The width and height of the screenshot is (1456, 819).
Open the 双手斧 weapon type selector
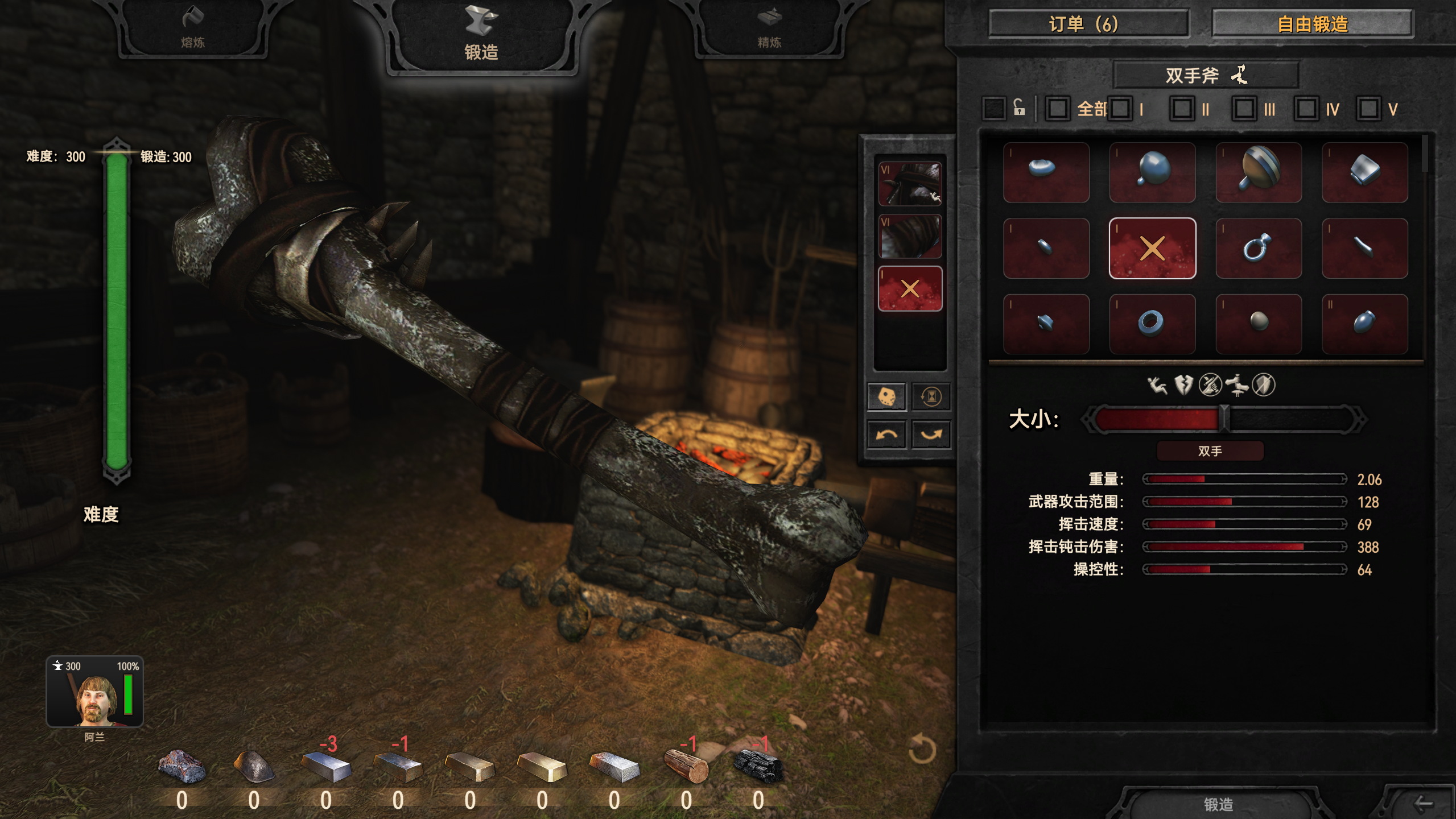(x=1205, y=75)
